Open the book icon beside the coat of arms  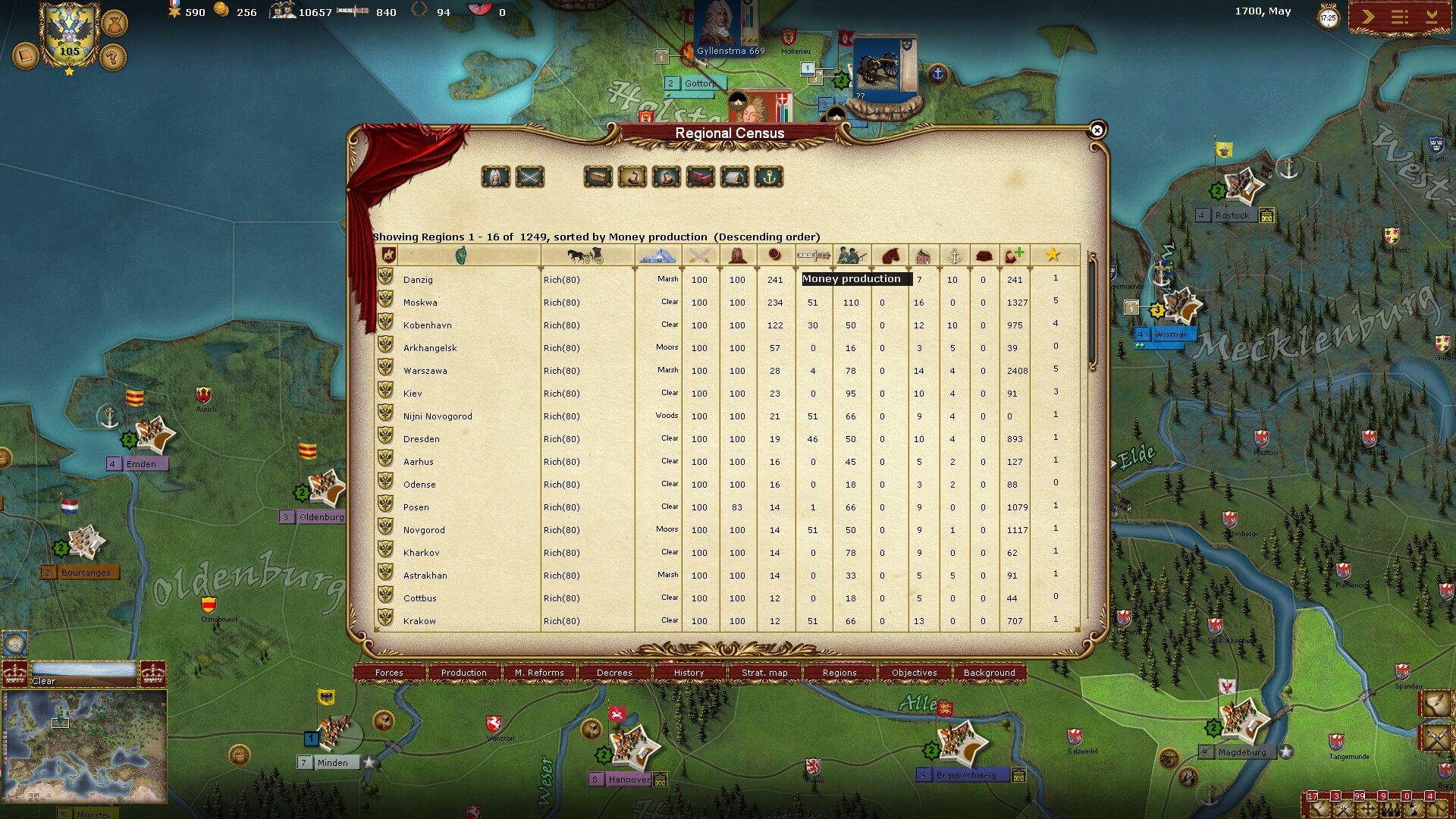25,56
